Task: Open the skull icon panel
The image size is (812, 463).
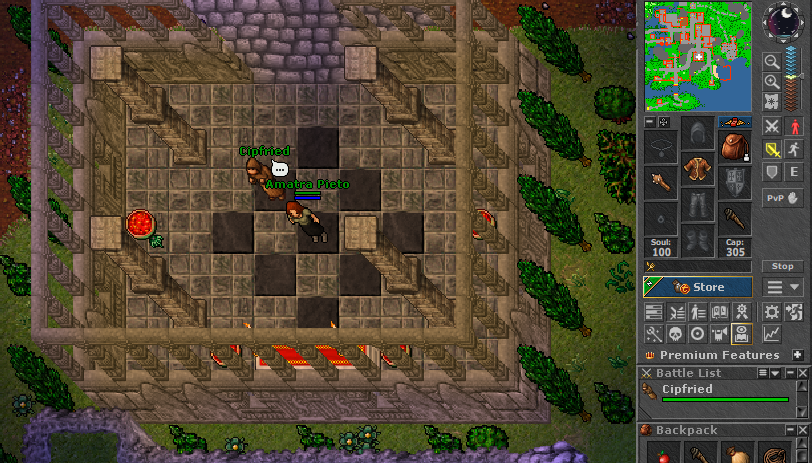Action: coord(676,333)
